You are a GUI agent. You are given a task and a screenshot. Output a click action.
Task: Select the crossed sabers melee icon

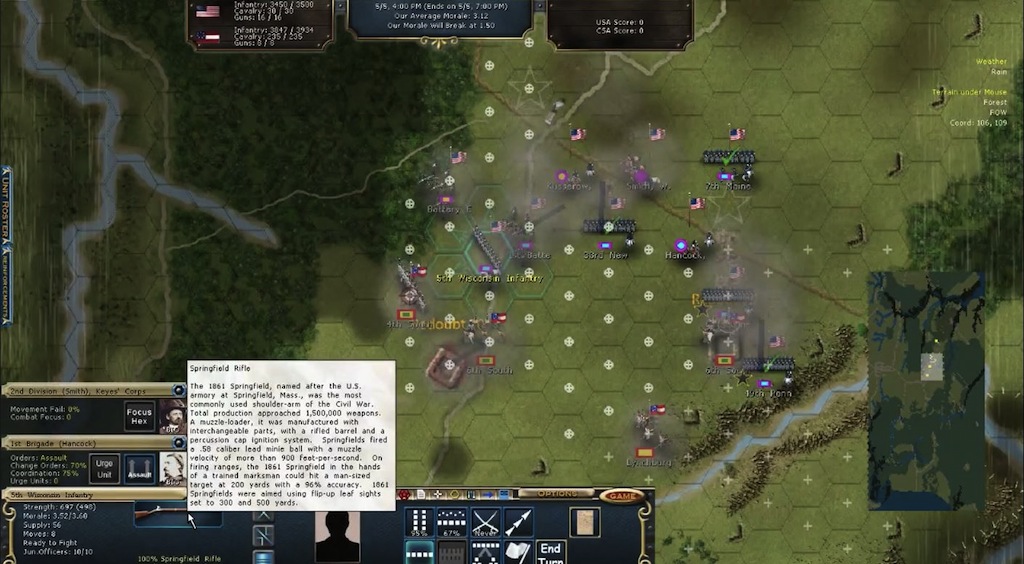[x=485, y=522]
